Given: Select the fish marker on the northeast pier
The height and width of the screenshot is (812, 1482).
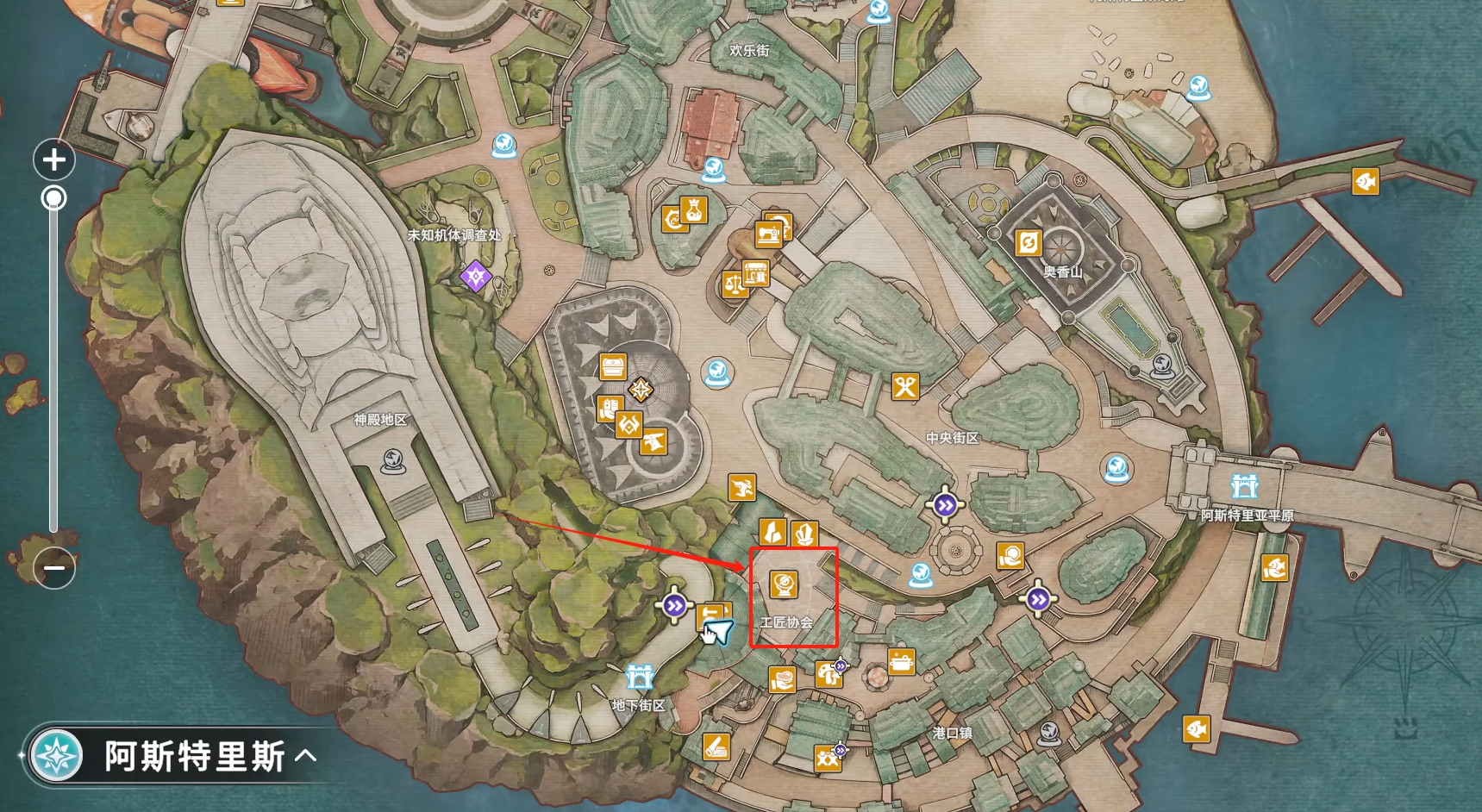Looking at the screenshot, I should point(1365,182).
